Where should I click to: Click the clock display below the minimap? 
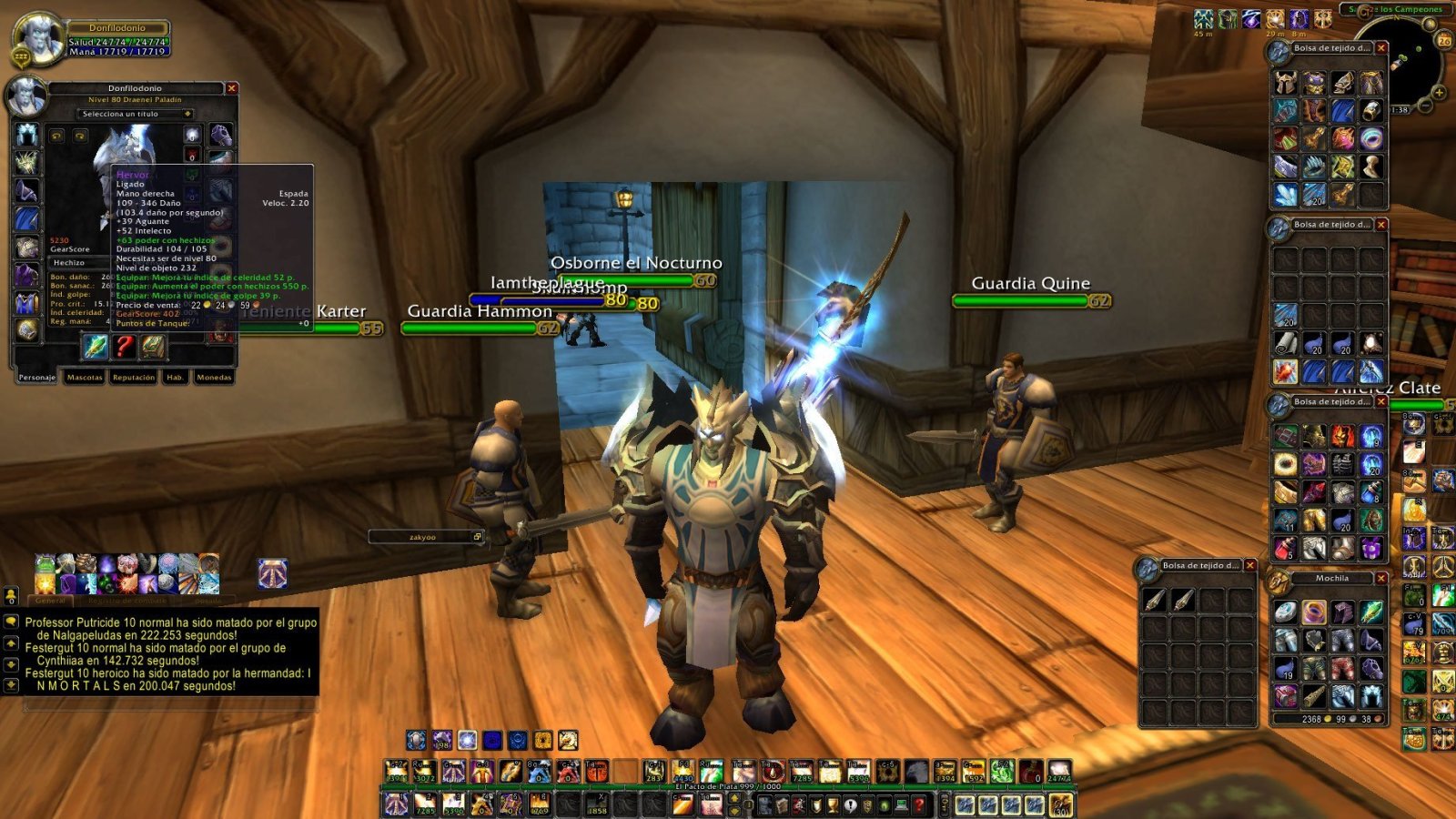[1400, 110]
